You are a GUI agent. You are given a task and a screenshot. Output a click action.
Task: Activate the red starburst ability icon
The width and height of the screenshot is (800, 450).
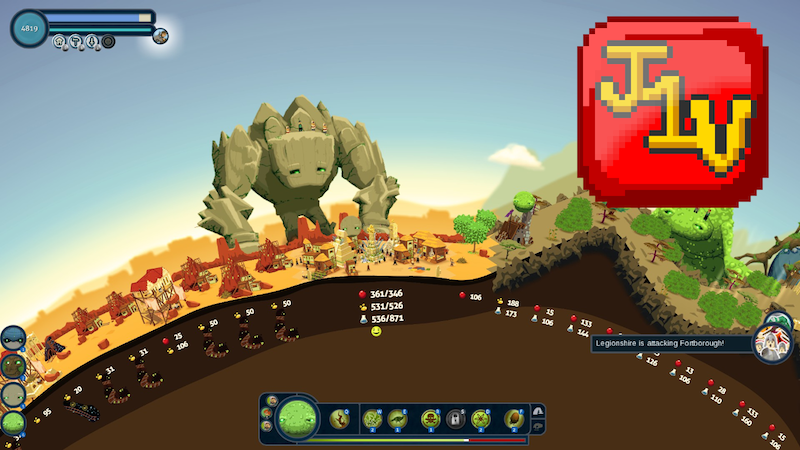tap(481, 418)
